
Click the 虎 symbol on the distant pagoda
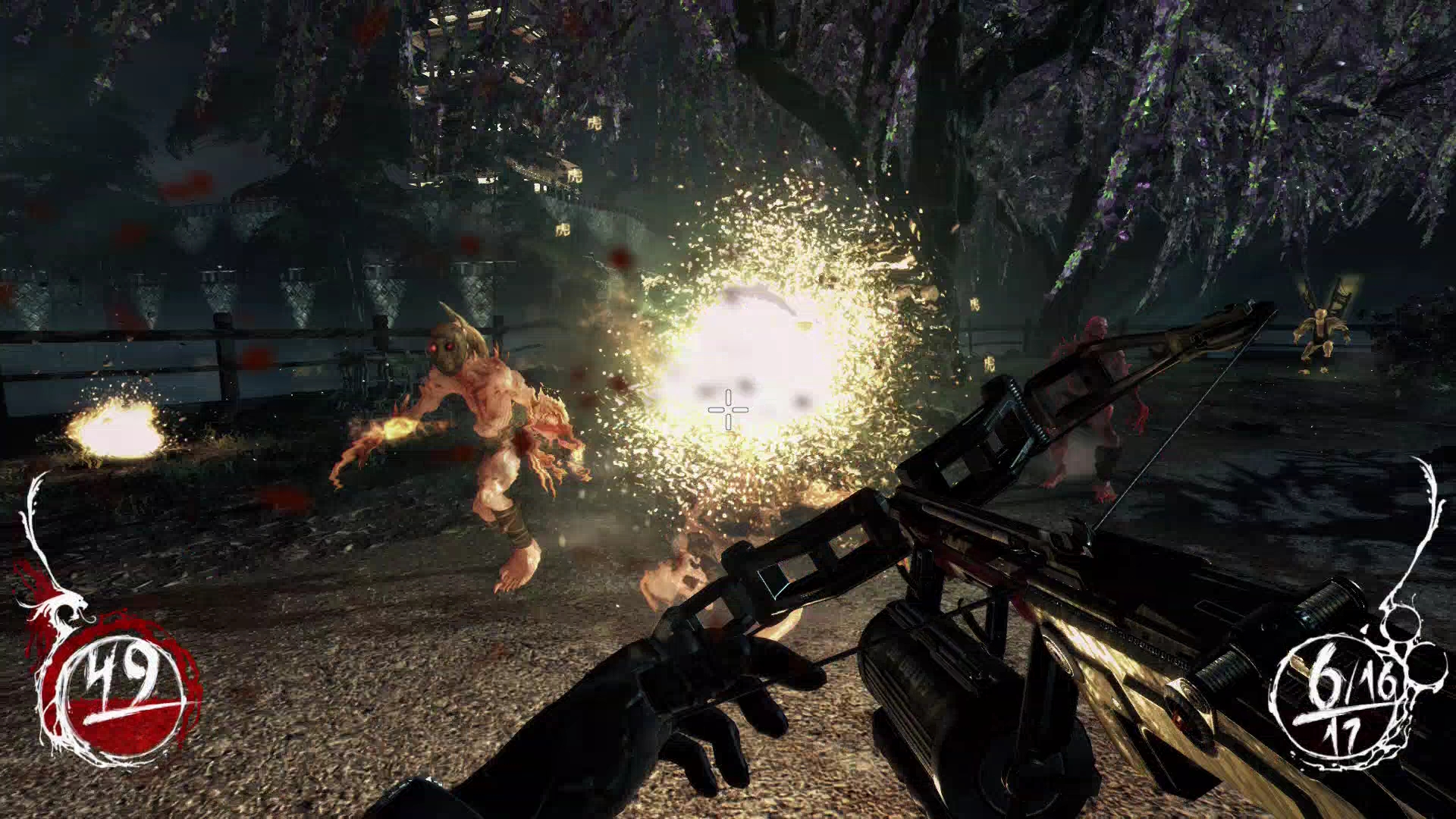coord(595,124)
